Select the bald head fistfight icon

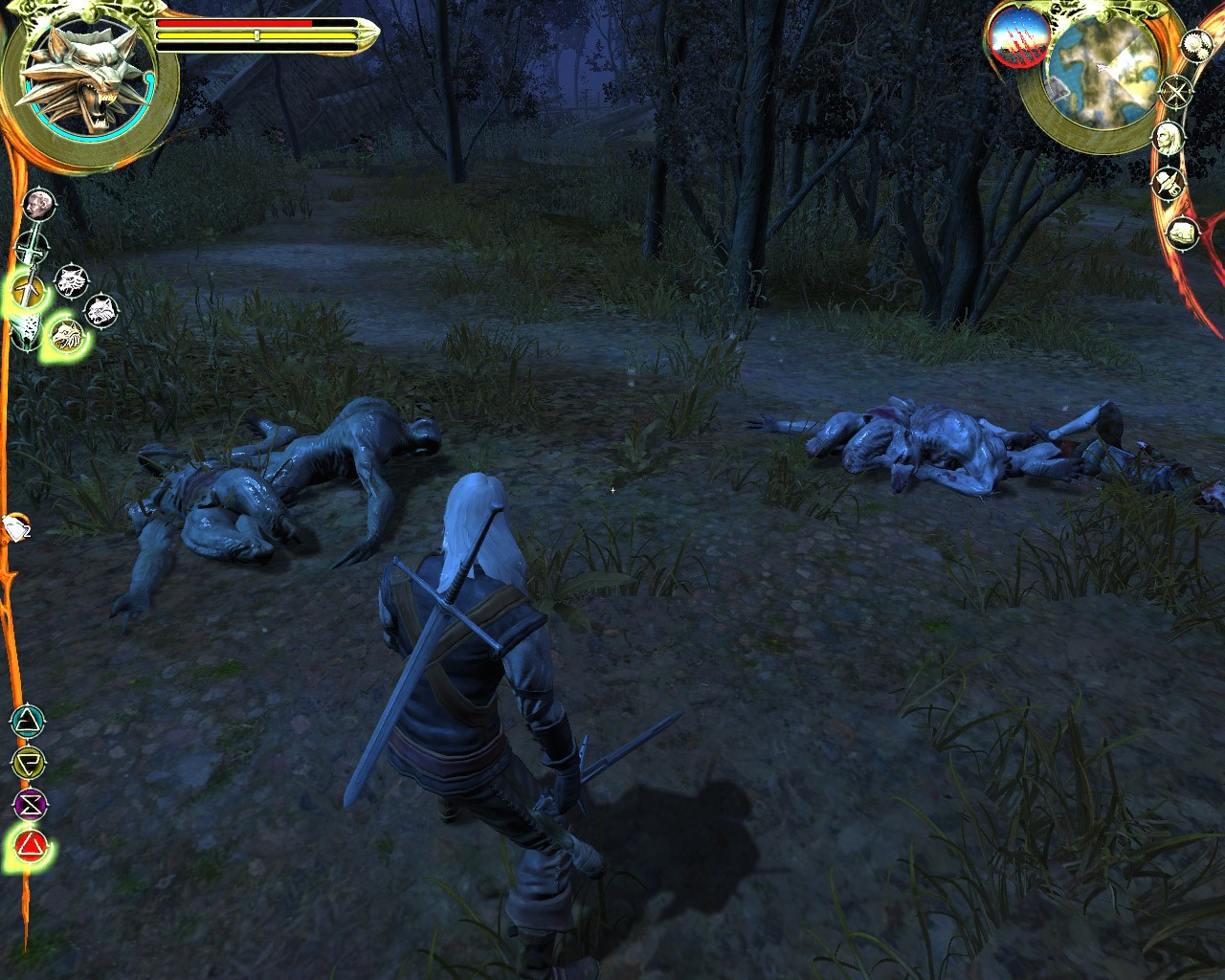(38, 203)
